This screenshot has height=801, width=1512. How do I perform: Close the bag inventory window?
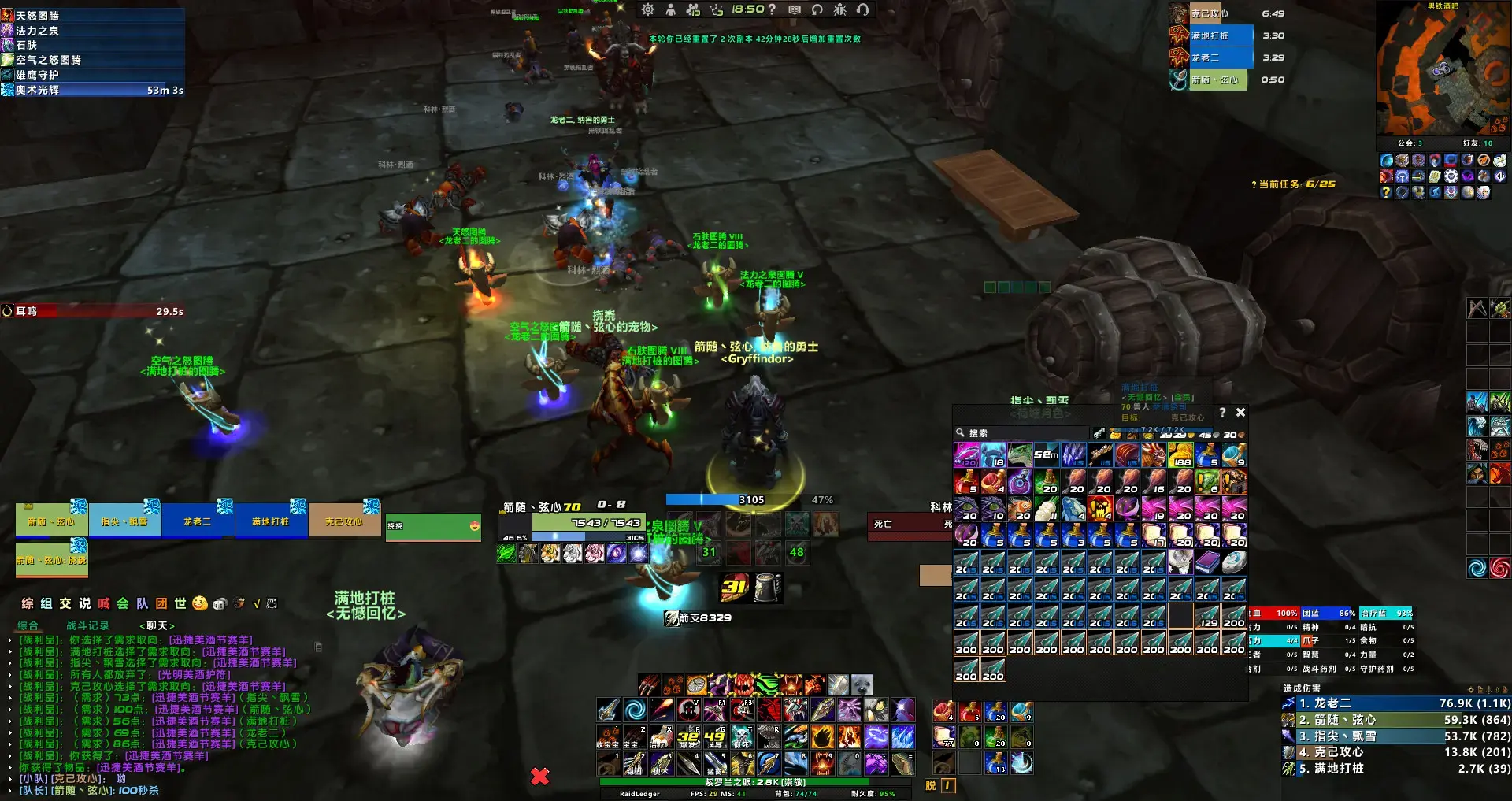tap(1240, 412)
